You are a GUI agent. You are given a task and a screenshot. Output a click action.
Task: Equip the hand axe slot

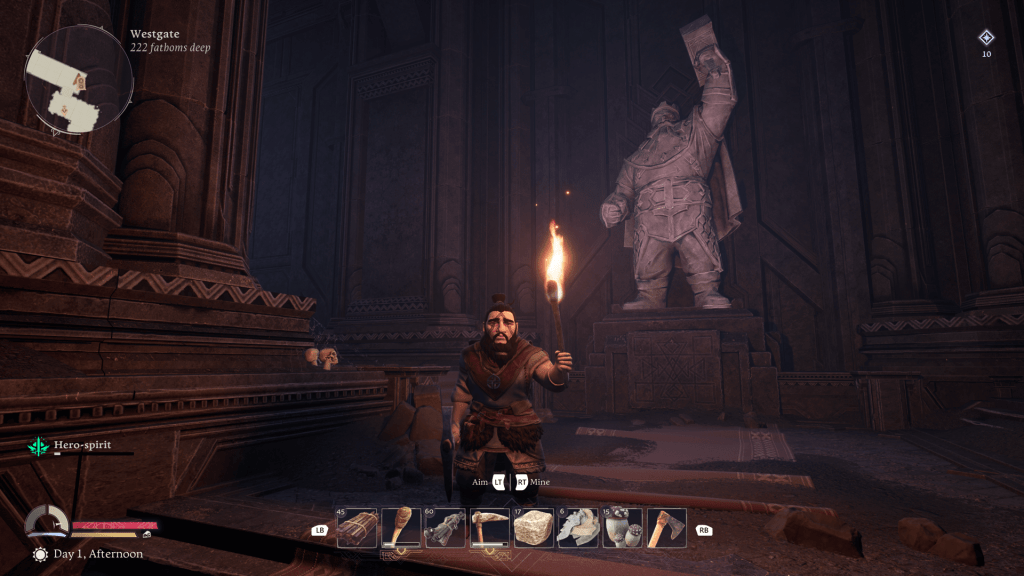click(x=666, y=528)
